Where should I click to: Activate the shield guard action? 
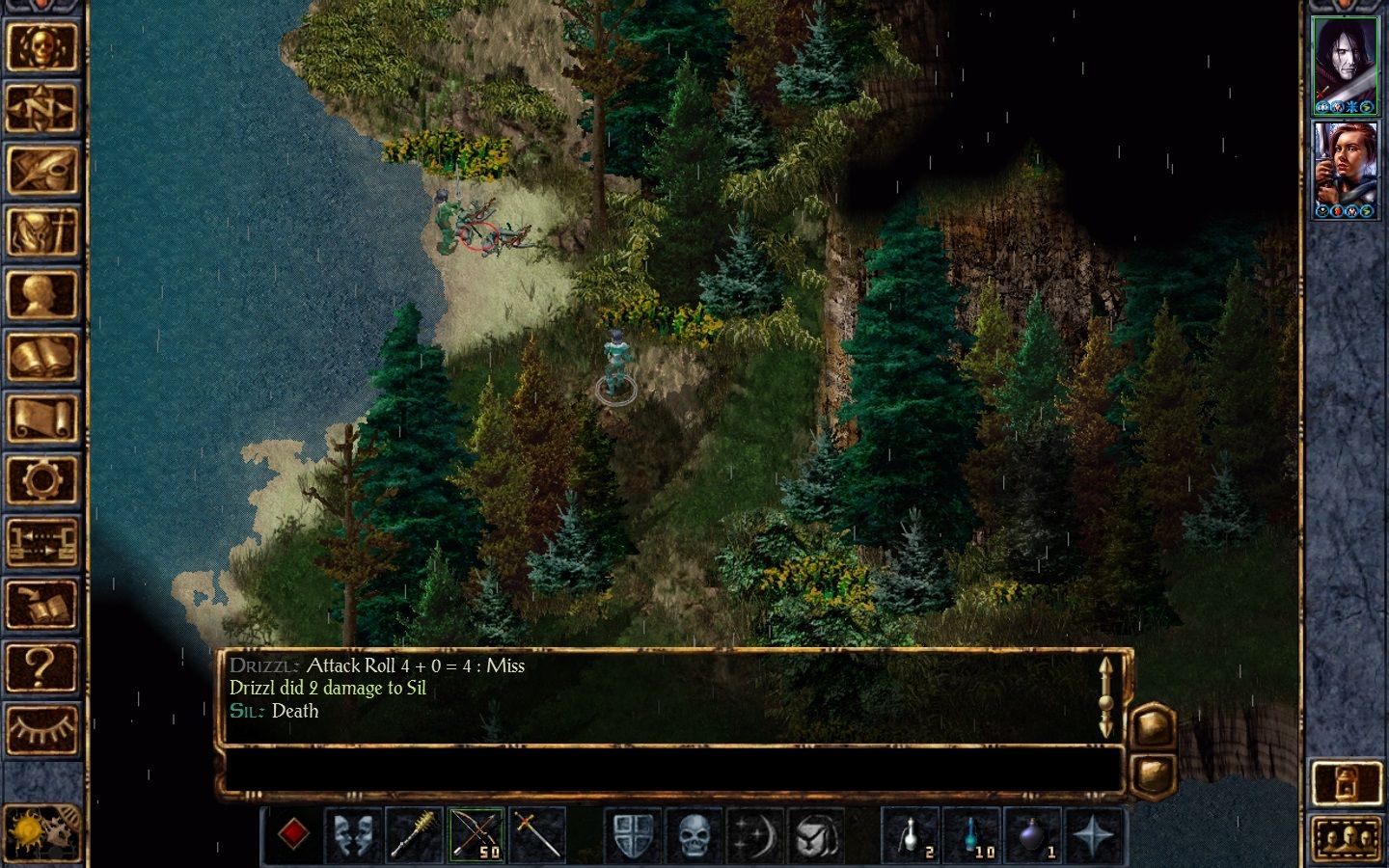pos(634,834)
